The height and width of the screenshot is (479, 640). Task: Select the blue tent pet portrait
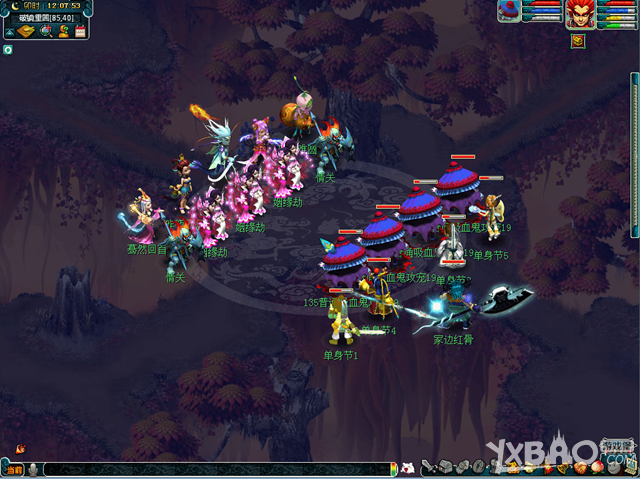(x=510, y=11)
